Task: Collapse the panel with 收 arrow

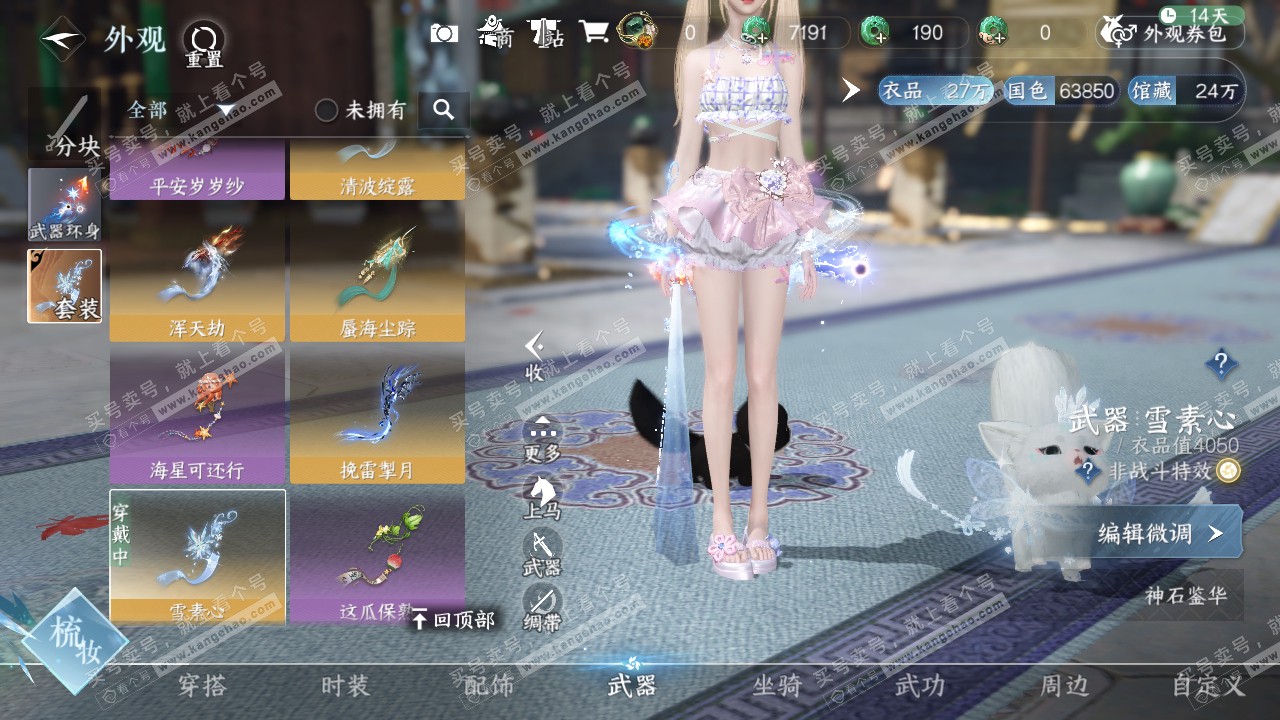Action: point(536,356)
